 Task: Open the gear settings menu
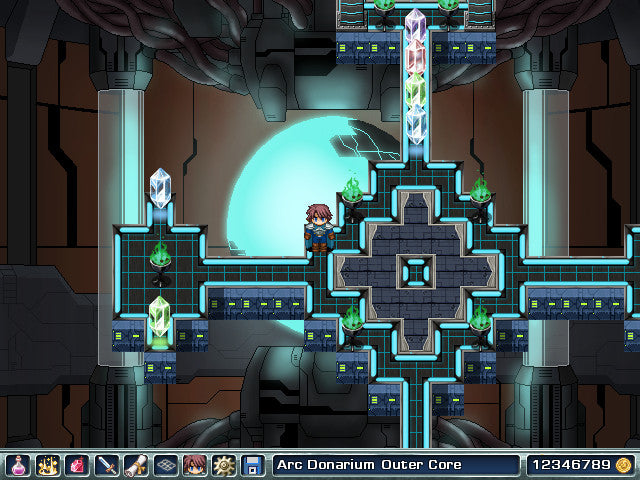coord(223,465)
